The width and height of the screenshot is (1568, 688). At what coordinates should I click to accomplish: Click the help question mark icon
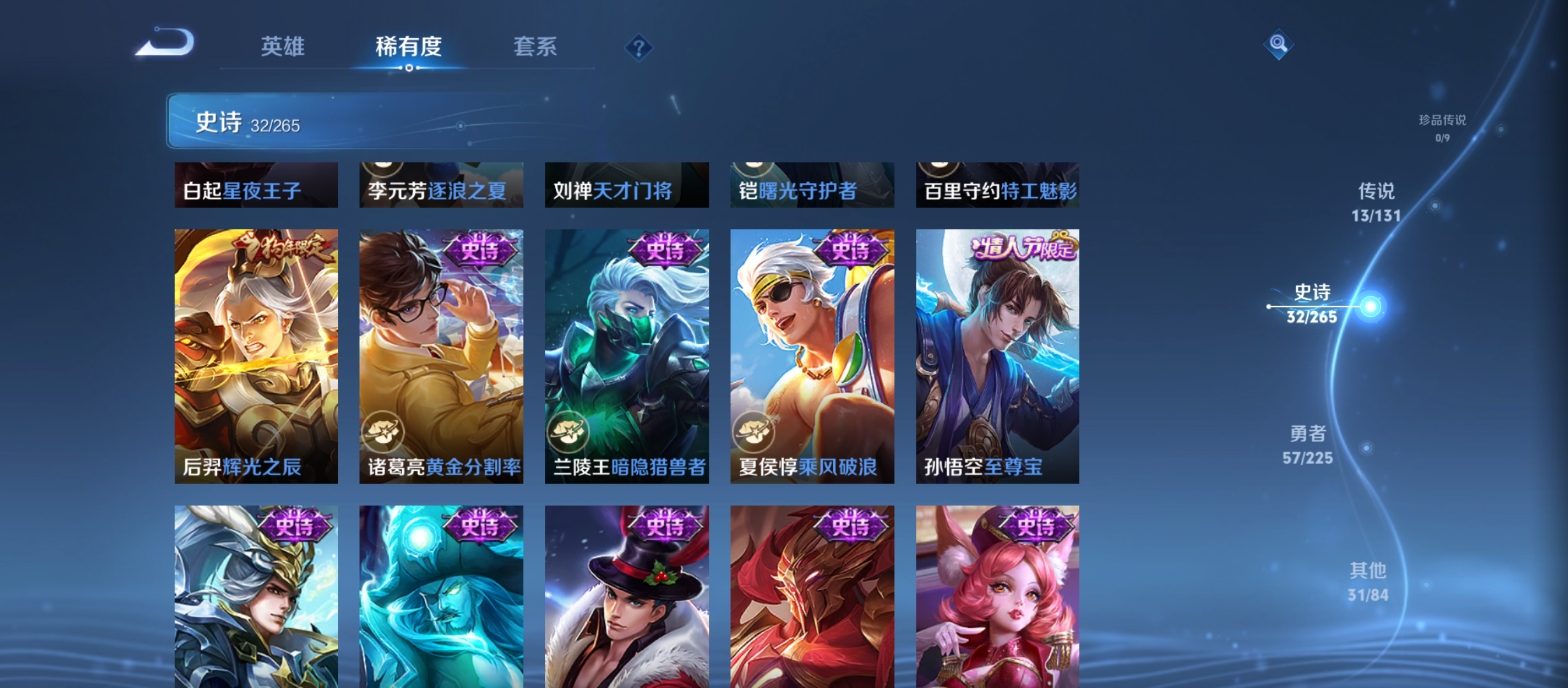(x=639, y=47)
